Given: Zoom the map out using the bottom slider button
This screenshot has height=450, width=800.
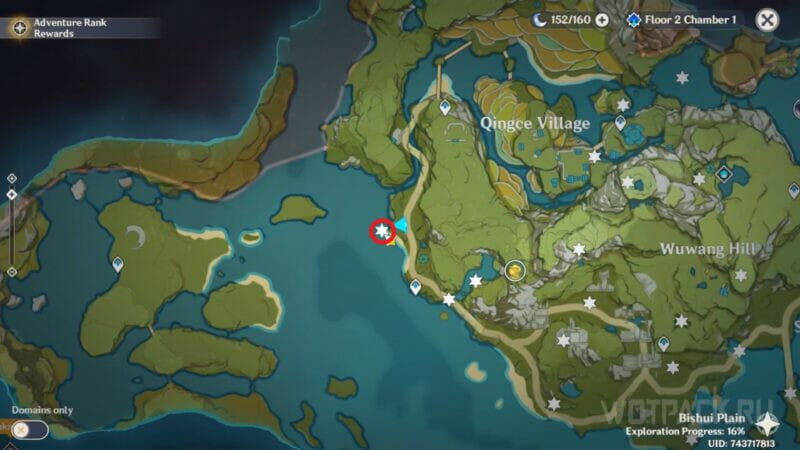Looking at the screenshot, I should [11, 271].
